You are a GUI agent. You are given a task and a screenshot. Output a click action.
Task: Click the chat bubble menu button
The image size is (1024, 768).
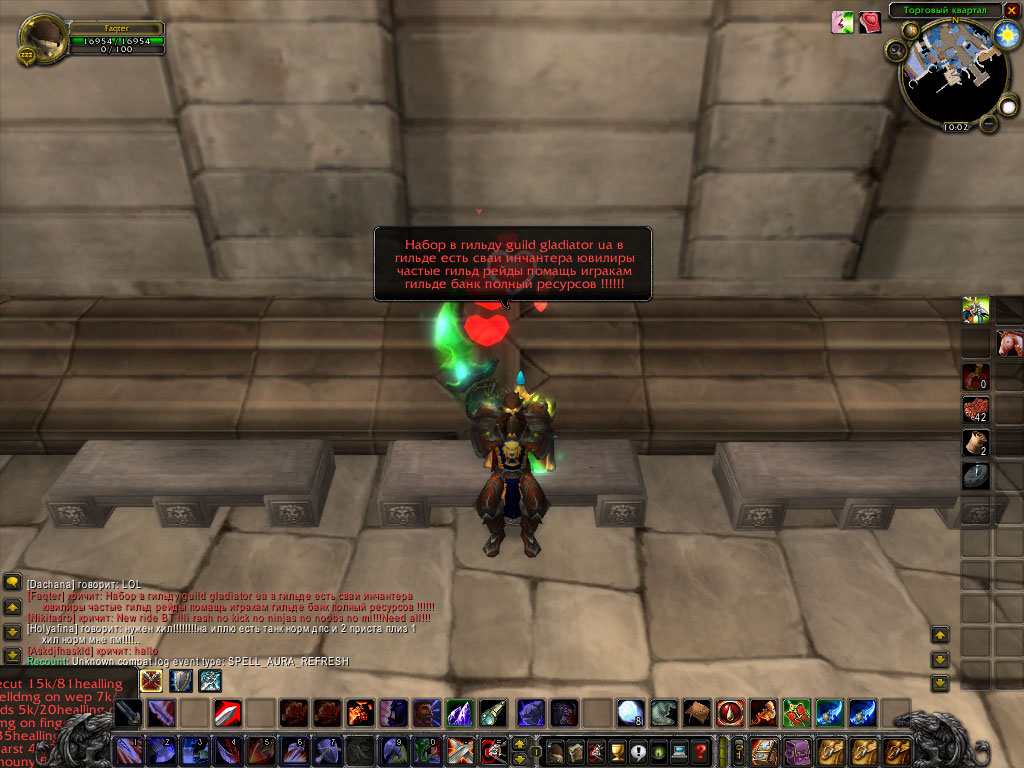coord(13,581)
